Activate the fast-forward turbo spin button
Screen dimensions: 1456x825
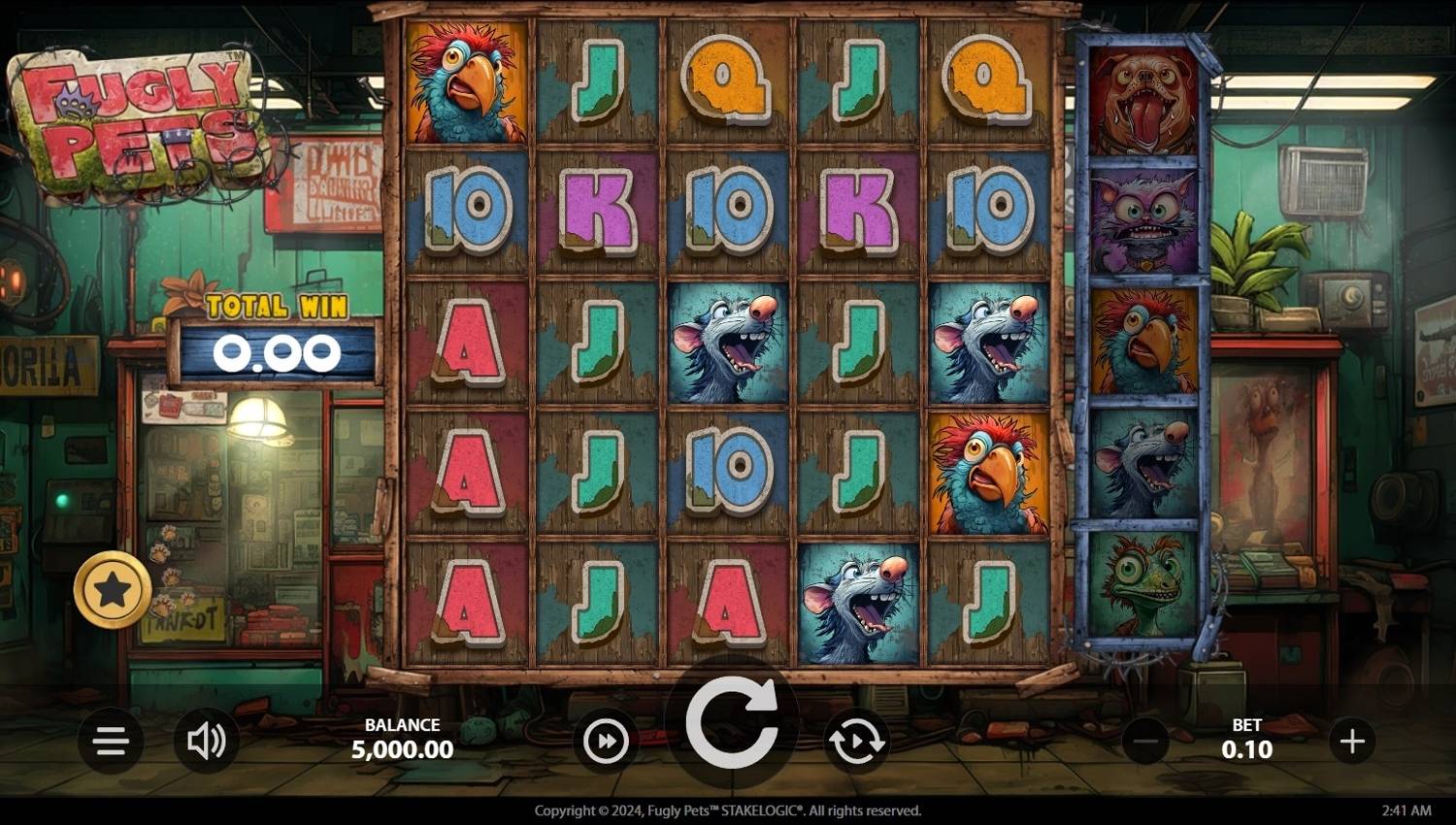click(x=606, y=742)
